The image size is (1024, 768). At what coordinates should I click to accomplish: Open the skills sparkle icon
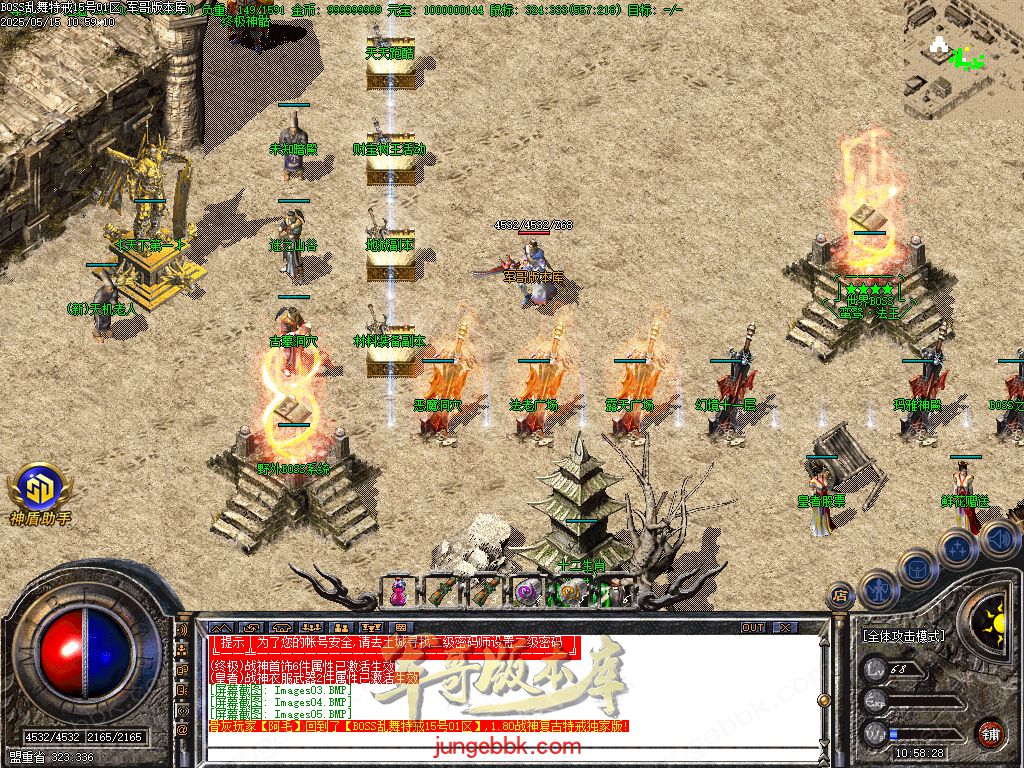tap(957, 549)
